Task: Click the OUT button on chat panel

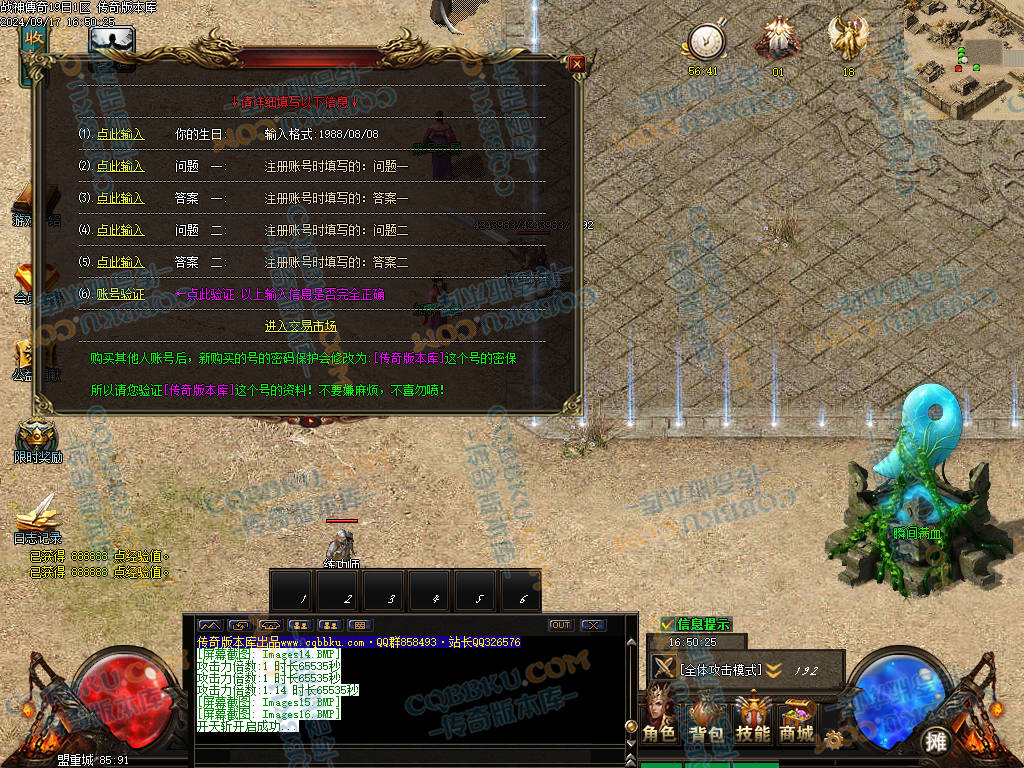Action: point(560,625)
